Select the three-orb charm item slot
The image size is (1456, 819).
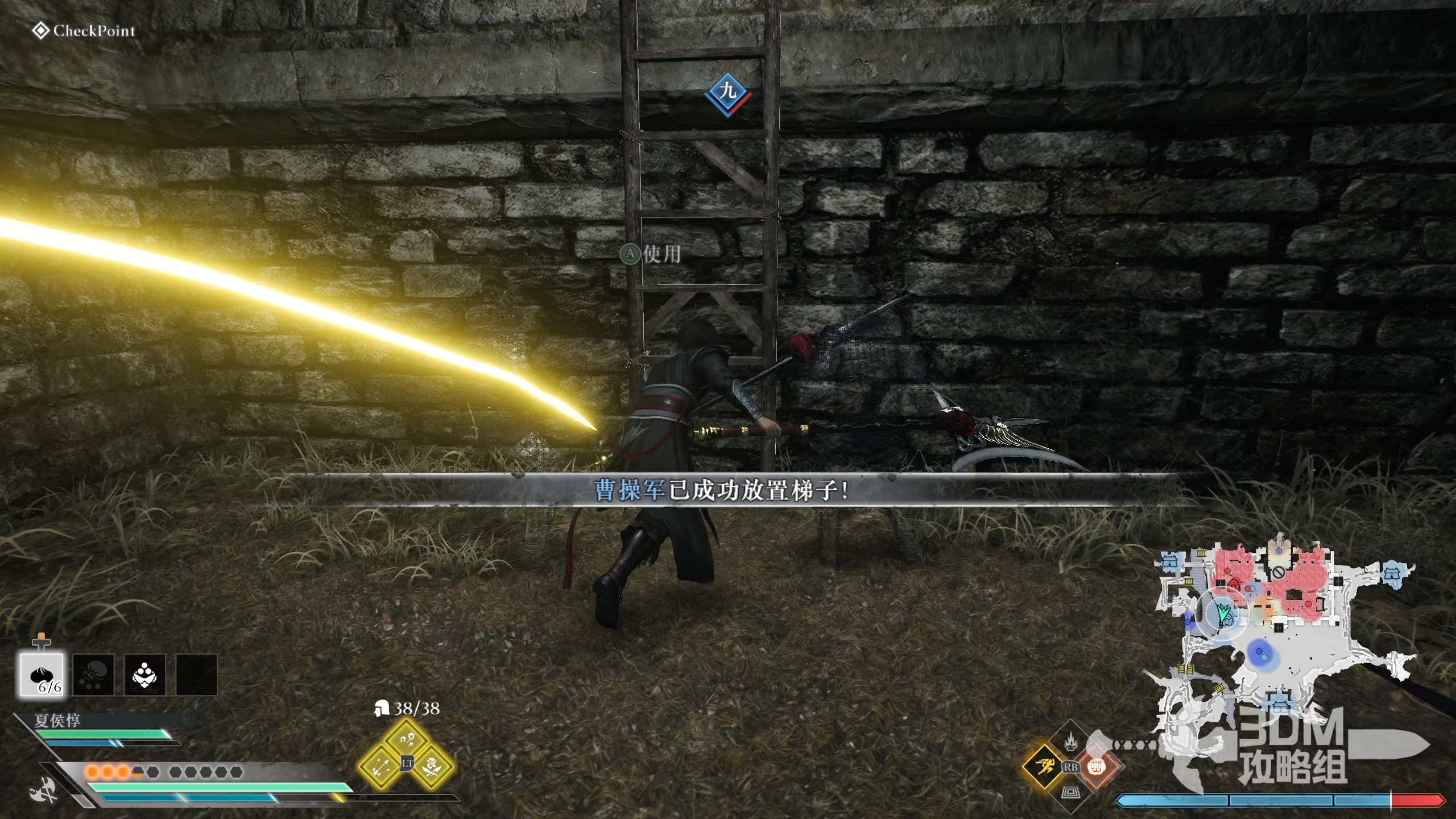click(144, 675)
